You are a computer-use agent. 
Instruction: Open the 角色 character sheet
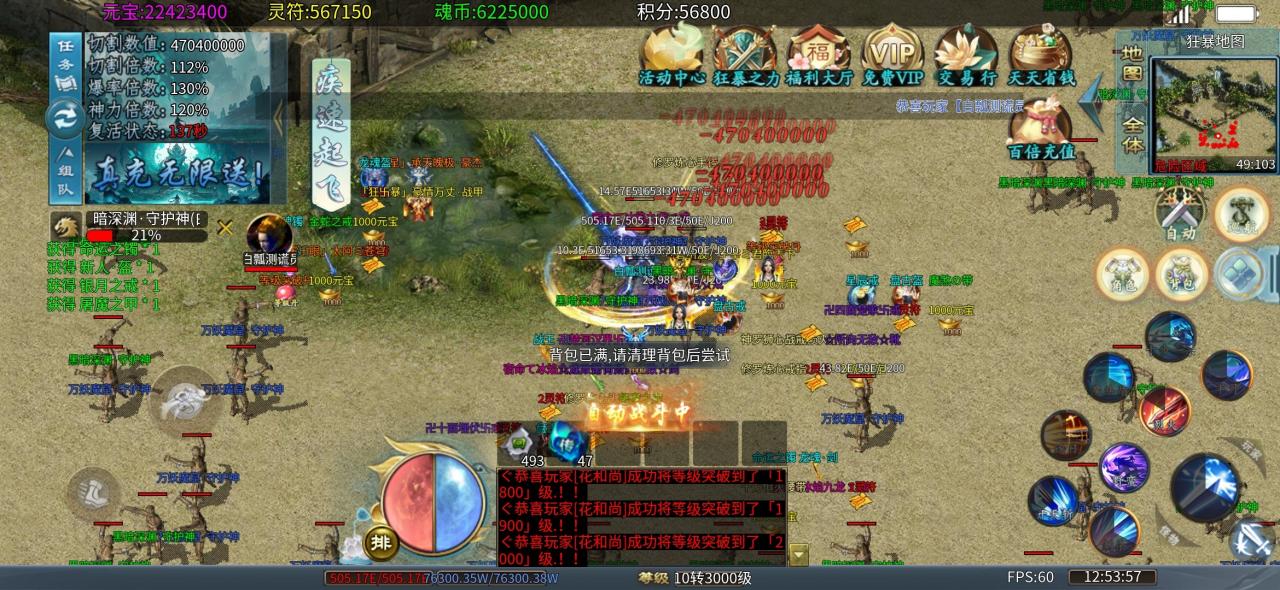click(1122, 273)
